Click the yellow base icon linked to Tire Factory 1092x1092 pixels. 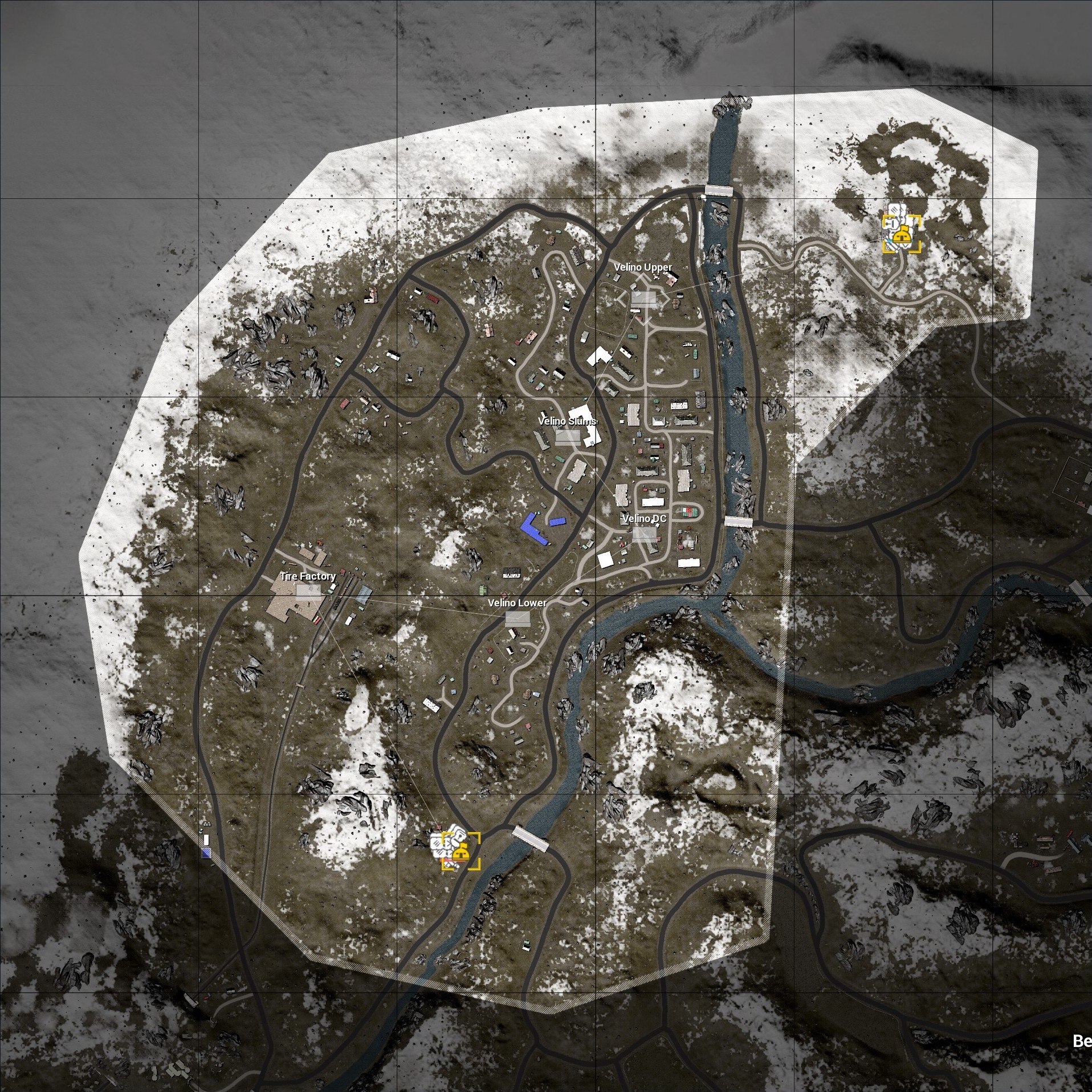point(461,851)
